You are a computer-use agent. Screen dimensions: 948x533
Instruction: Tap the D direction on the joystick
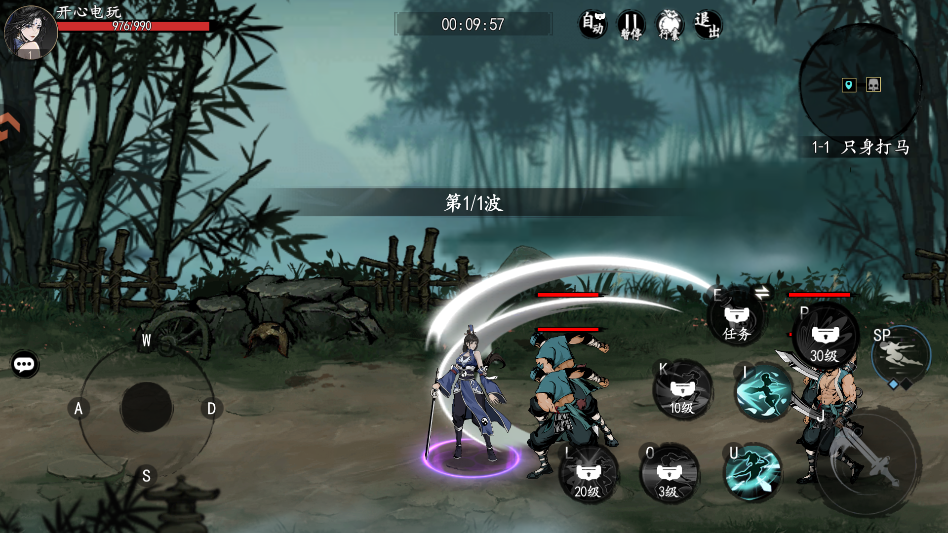[211, 408]
